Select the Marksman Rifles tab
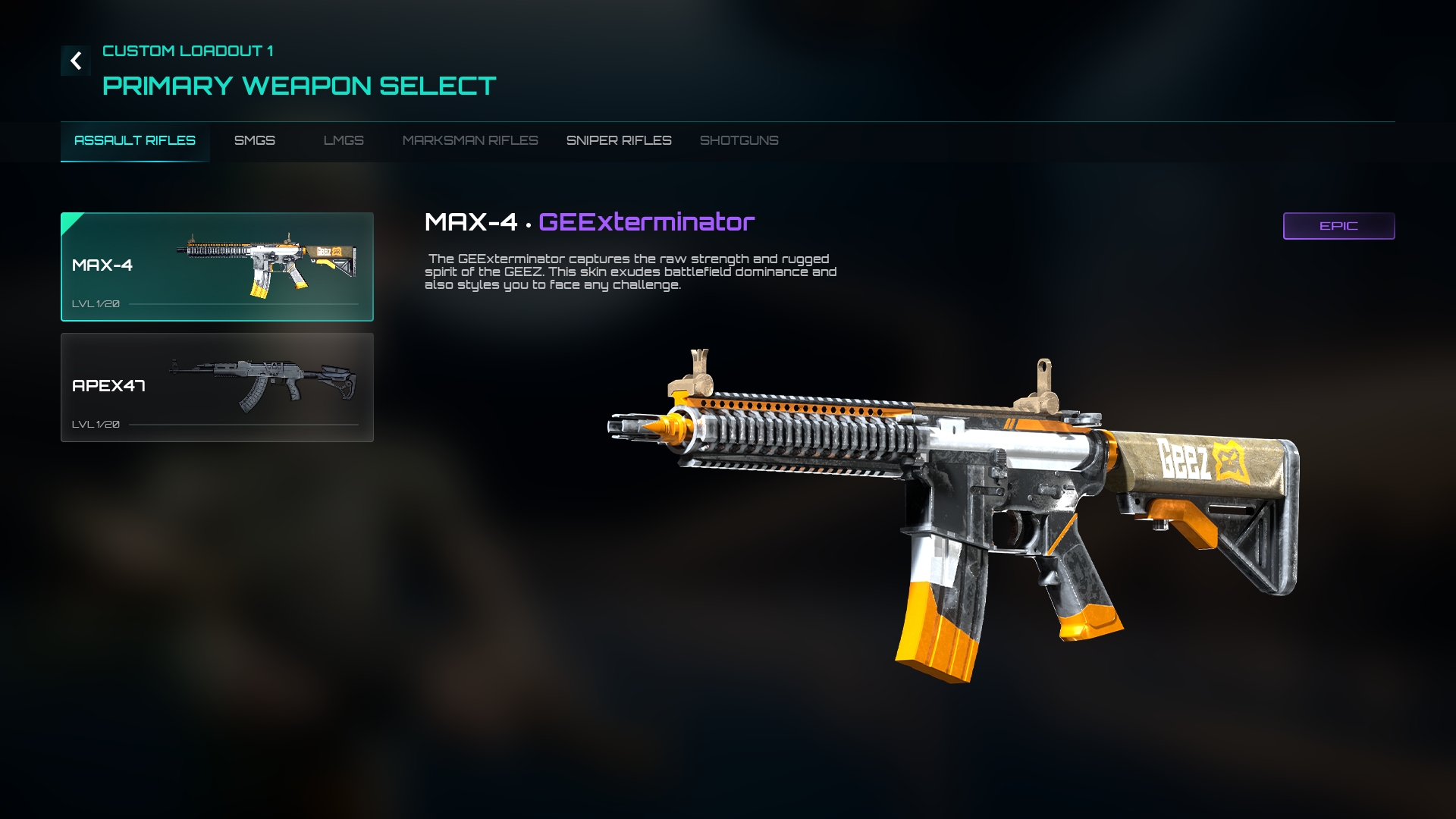The height and width of the screenshot is (819, 1456). click(470, 141)
